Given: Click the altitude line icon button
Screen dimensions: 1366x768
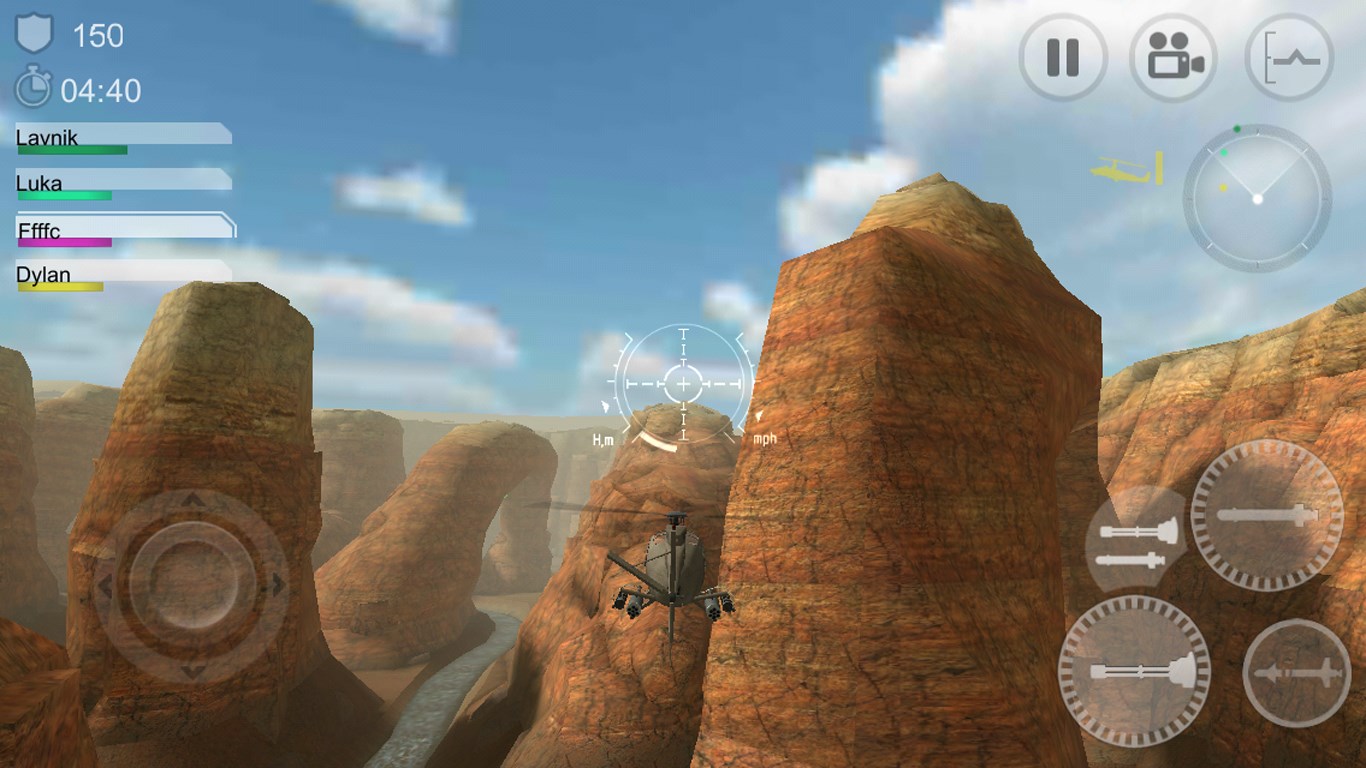Looking at the screenshot, I should click(1290, 57).
